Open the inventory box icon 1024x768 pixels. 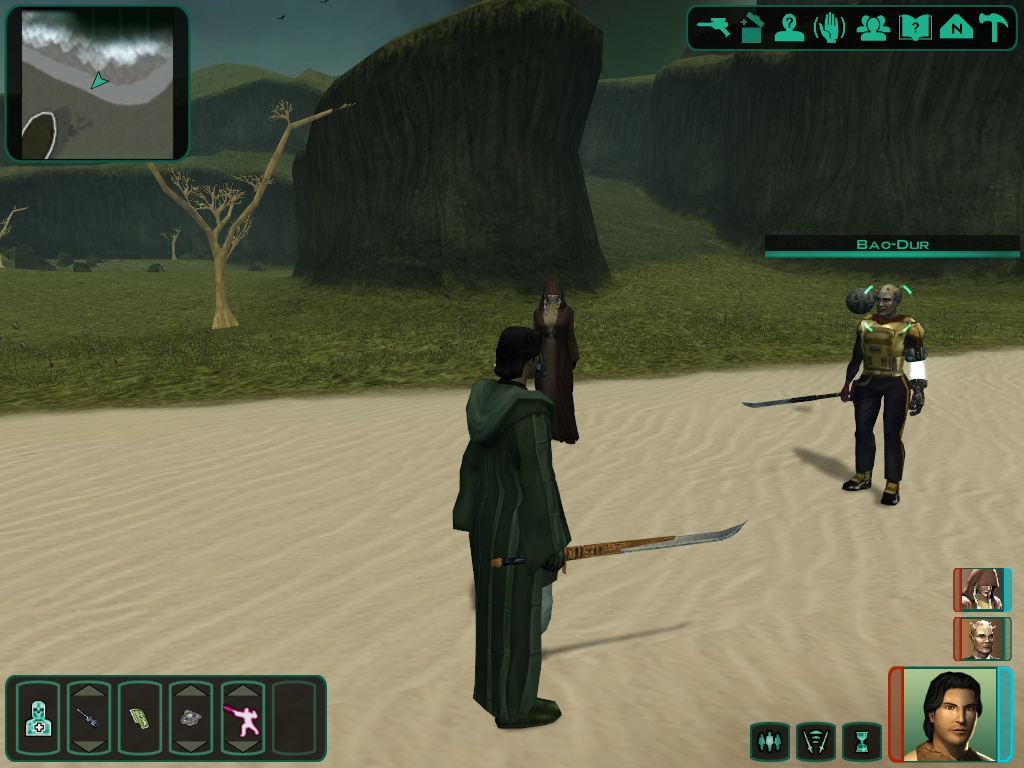751,27
